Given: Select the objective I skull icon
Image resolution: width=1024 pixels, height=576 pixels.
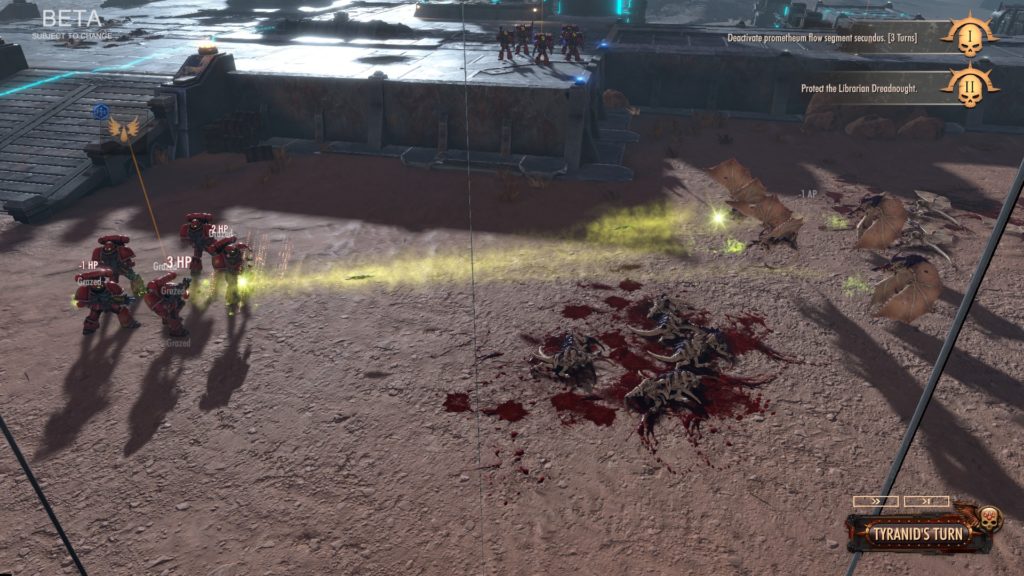Looking at the screenshot, I should pyautogui.click(x=969, y=38).
